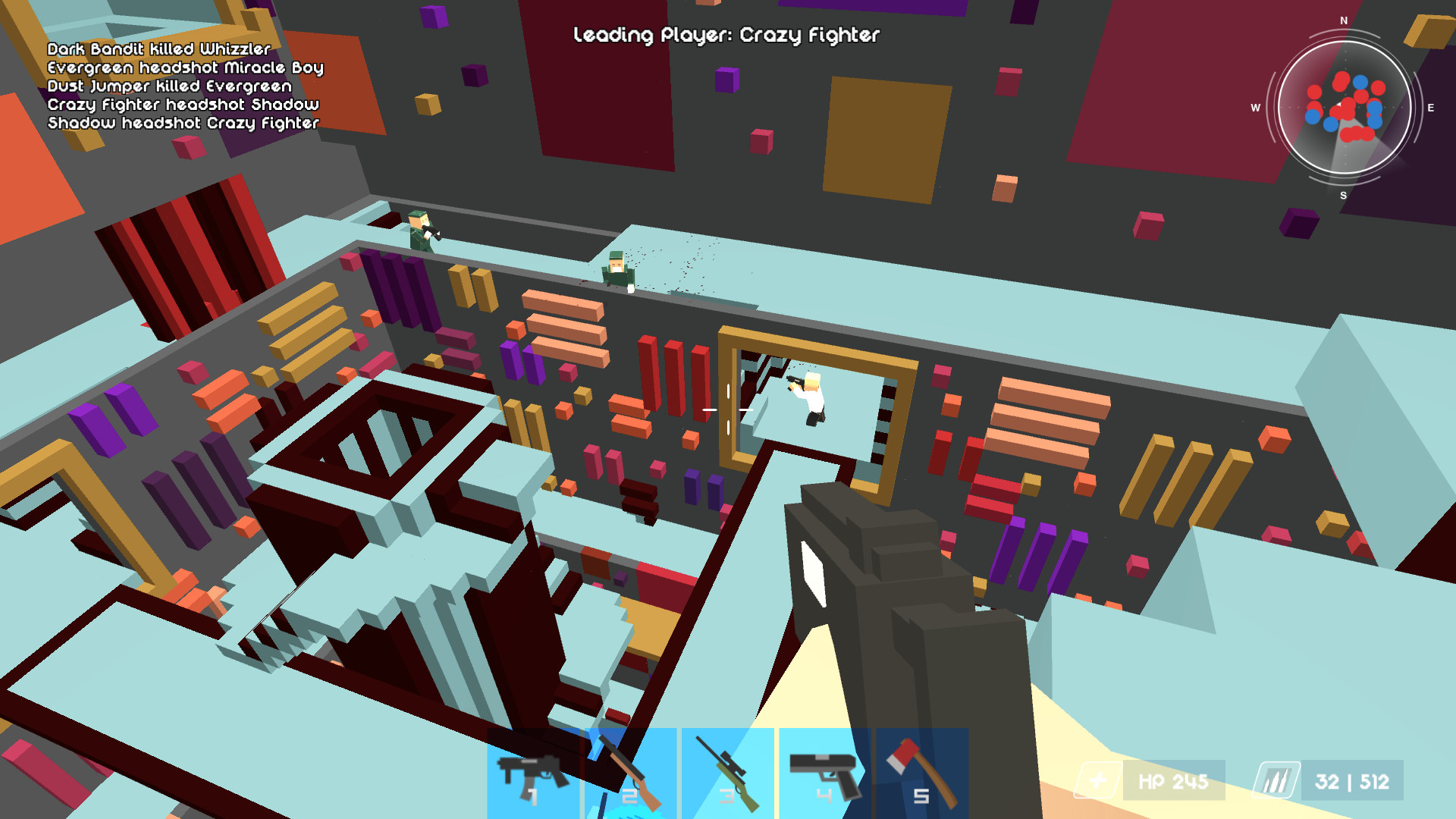Viewport: 1456px width, 819px height.
Task: Click the Dust Jumper killed Evergreen message
Action: (170, 86)
